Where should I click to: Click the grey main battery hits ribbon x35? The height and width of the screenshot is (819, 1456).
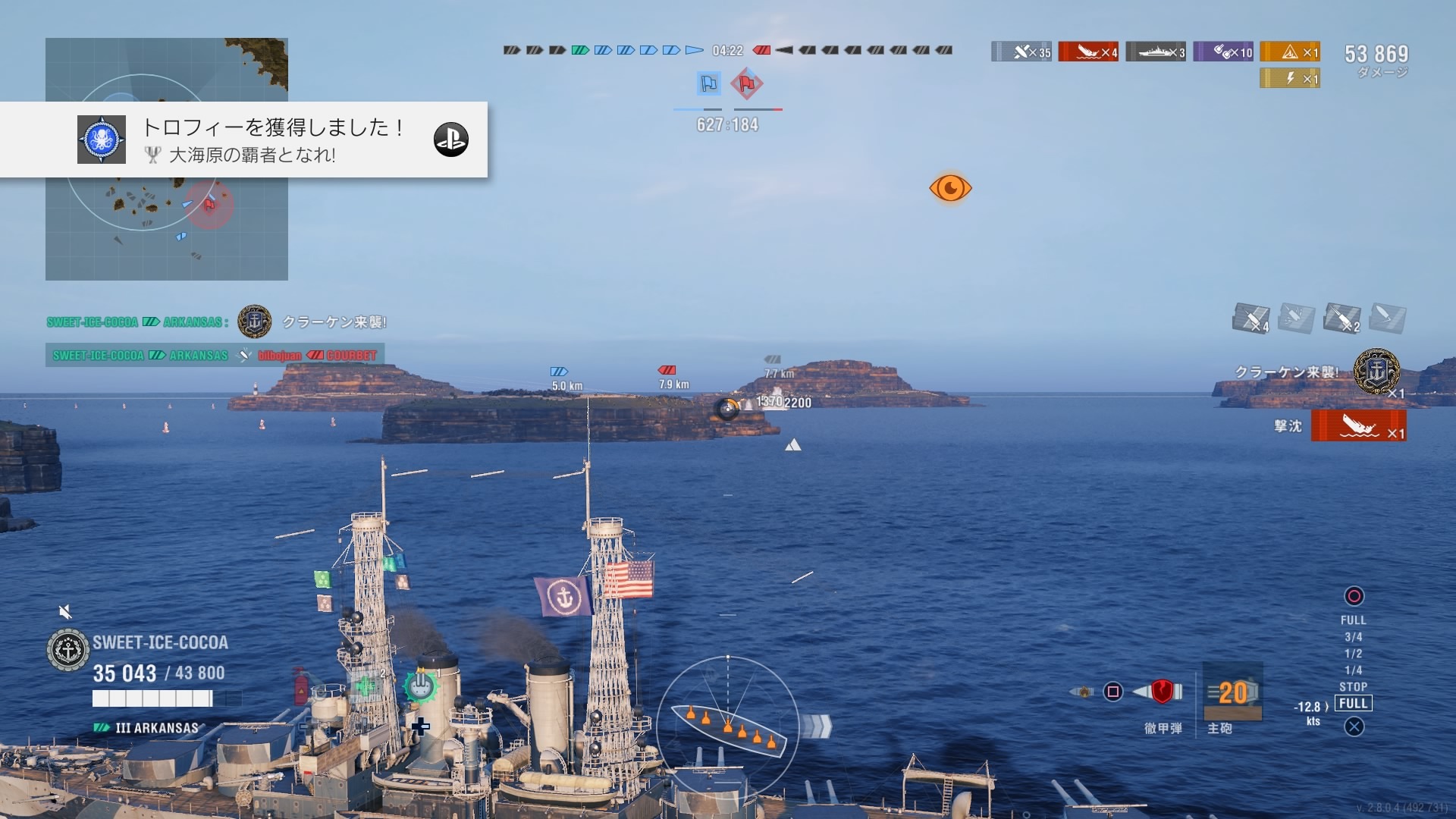point(1021,52)
